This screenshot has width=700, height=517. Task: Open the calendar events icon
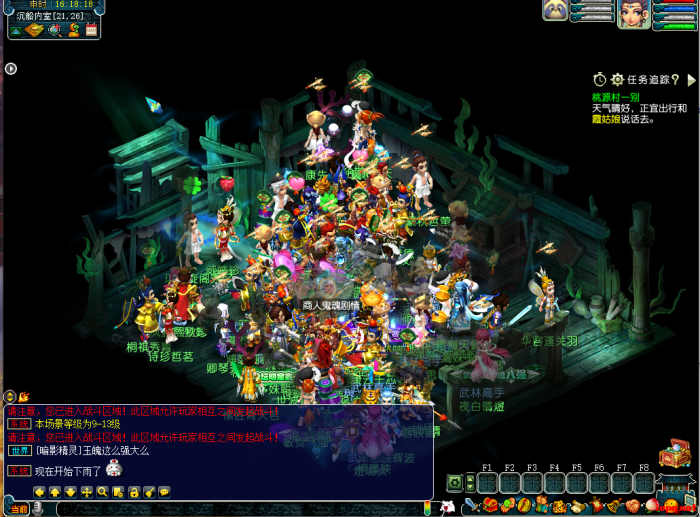(x=91, y=30)
